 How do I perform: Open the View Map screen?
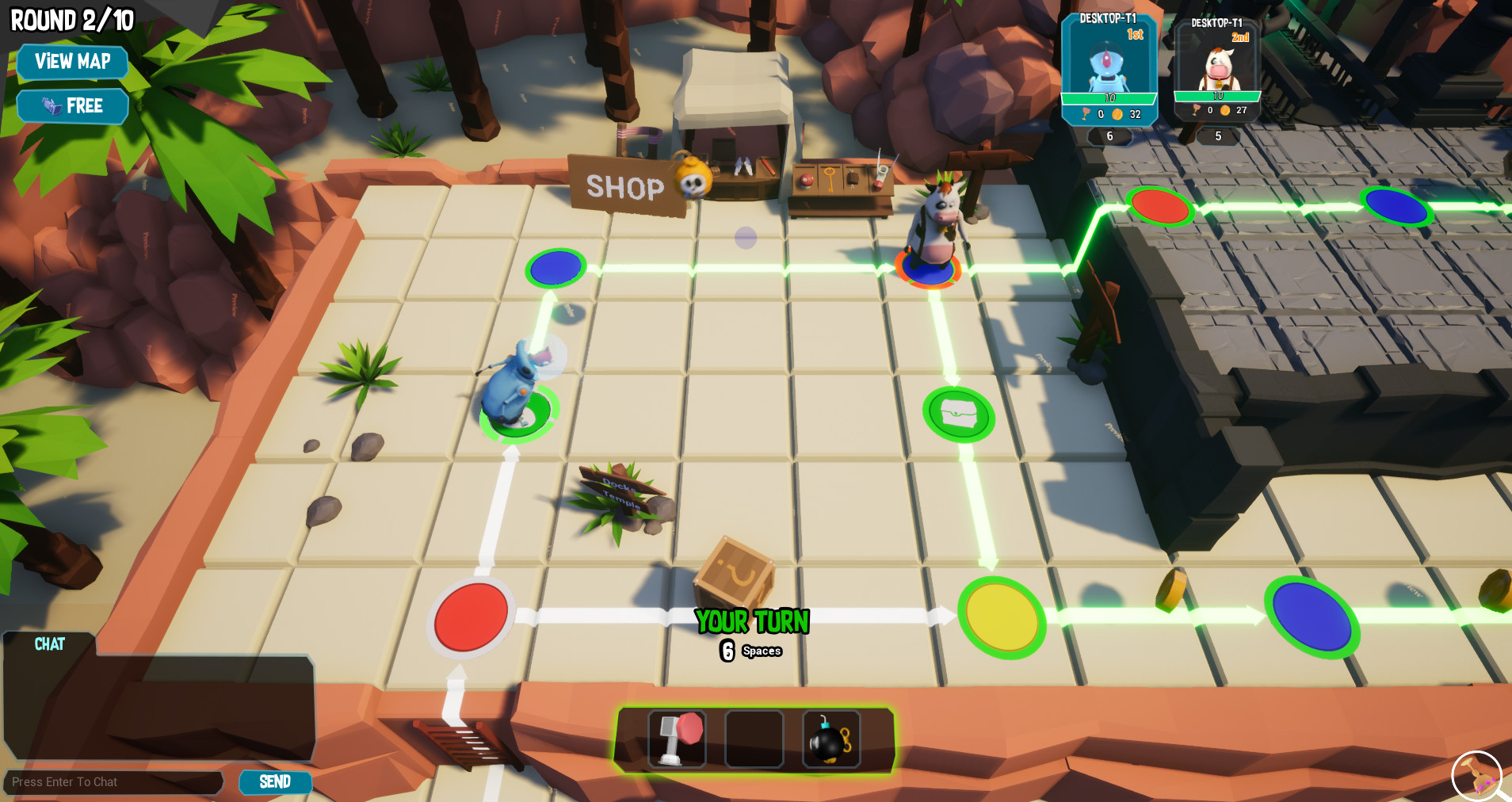click(x=72, y=62)
